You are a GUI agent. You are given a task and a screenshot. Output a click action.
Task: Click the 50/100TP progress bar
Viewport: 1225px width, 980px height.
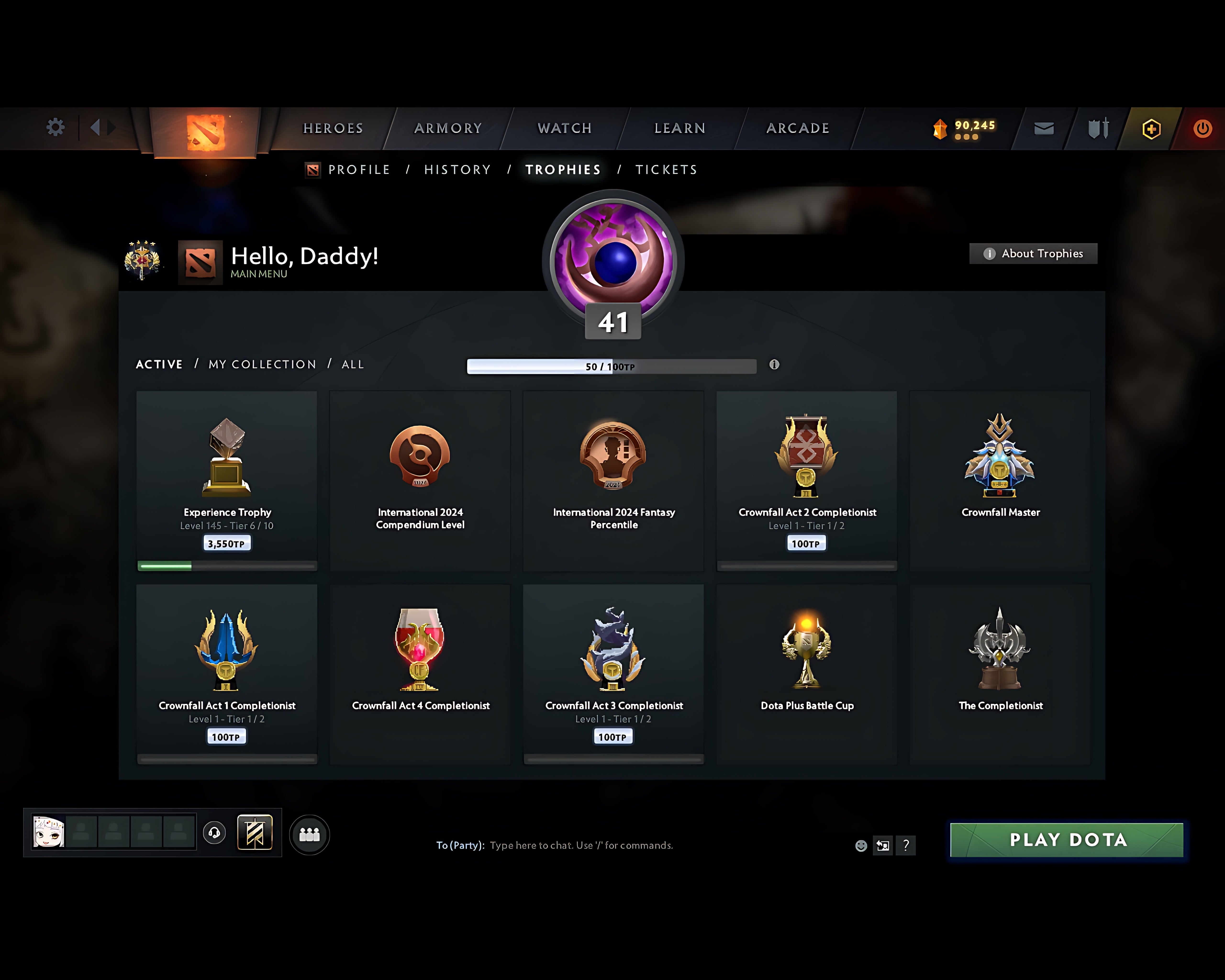[611, 367]
